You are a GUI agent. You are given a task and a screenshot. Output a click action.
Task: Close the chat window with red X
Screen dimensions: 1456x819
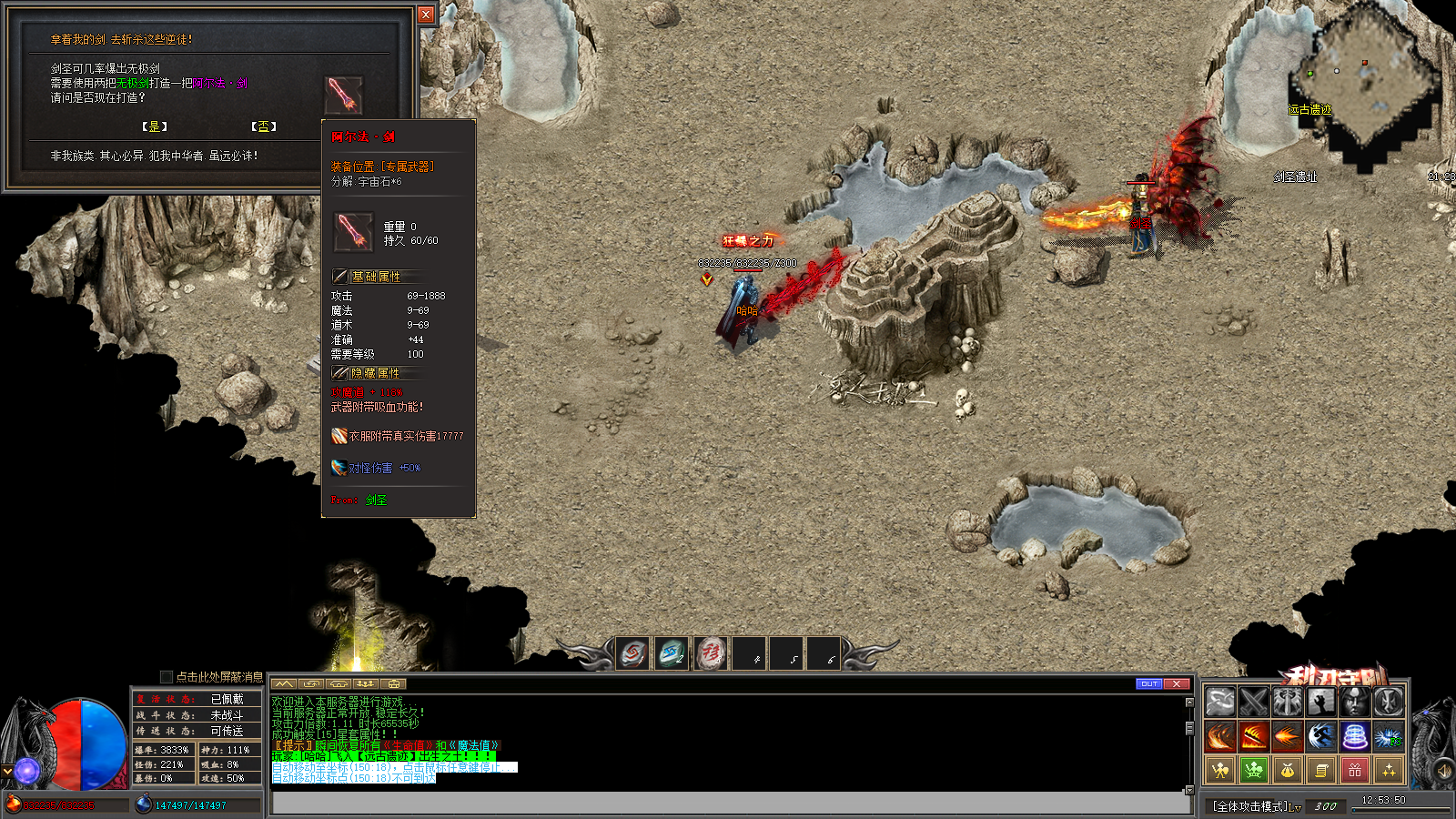coord(1177,683)
